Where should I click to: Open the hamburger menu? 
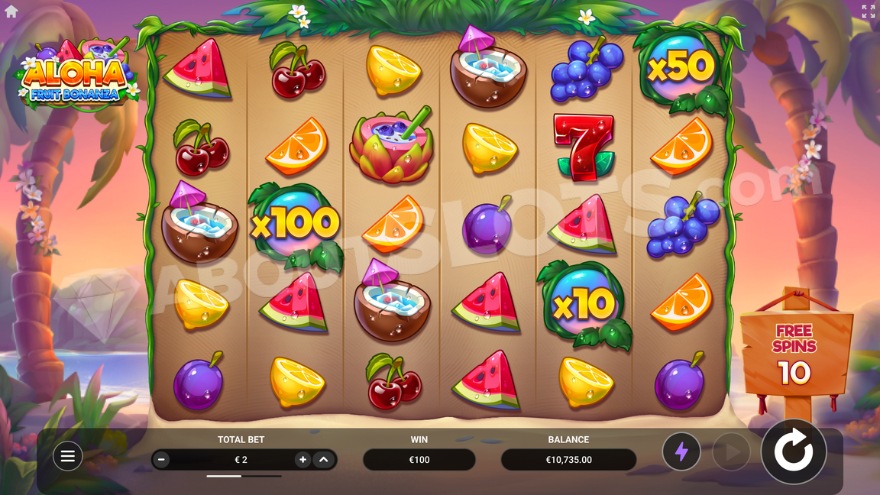pyautogui.click(x=67, y=456)
